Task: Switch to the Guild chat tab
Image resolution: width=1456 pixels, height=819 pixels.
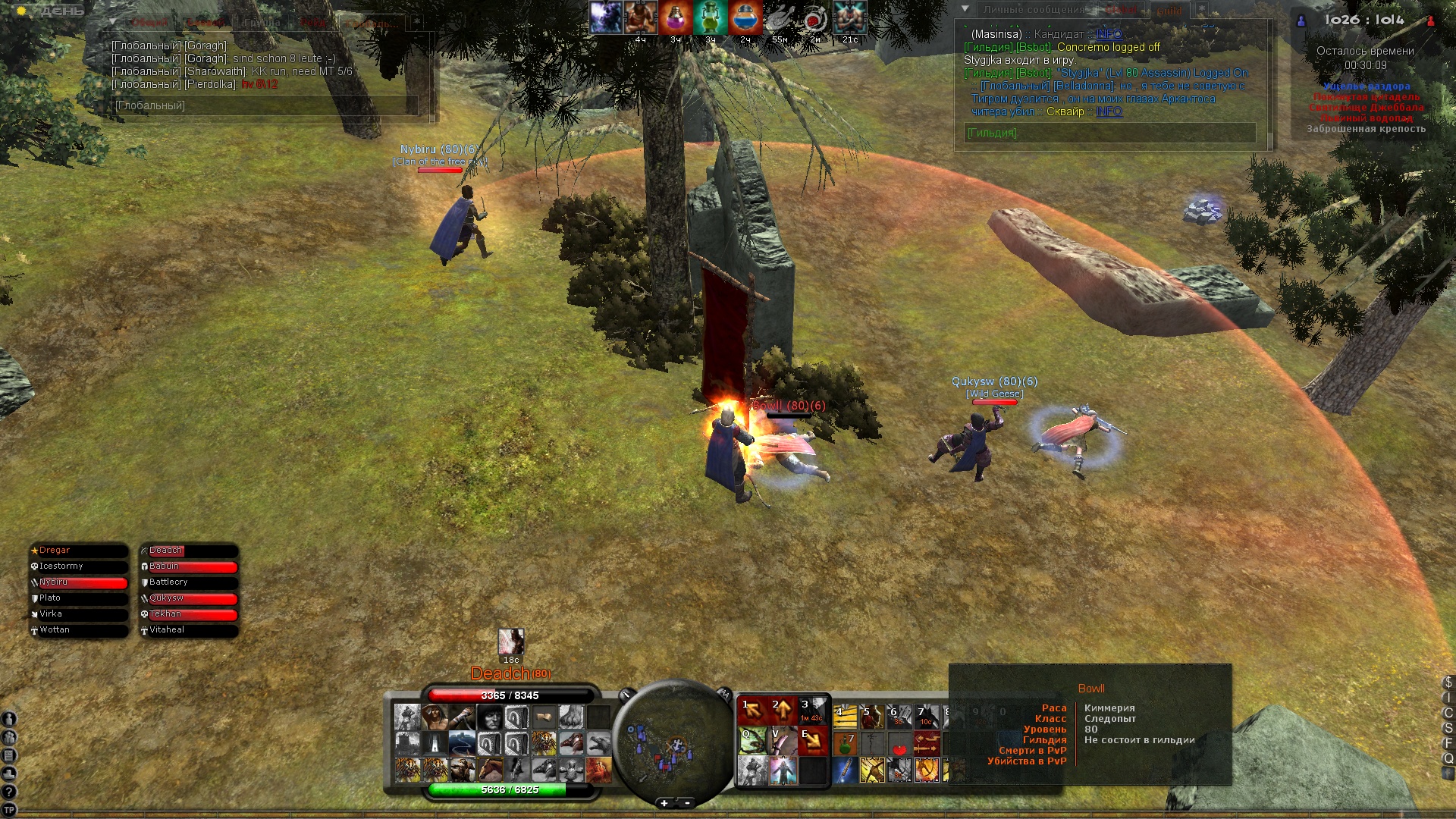Action: click(x=1169, y=11)
